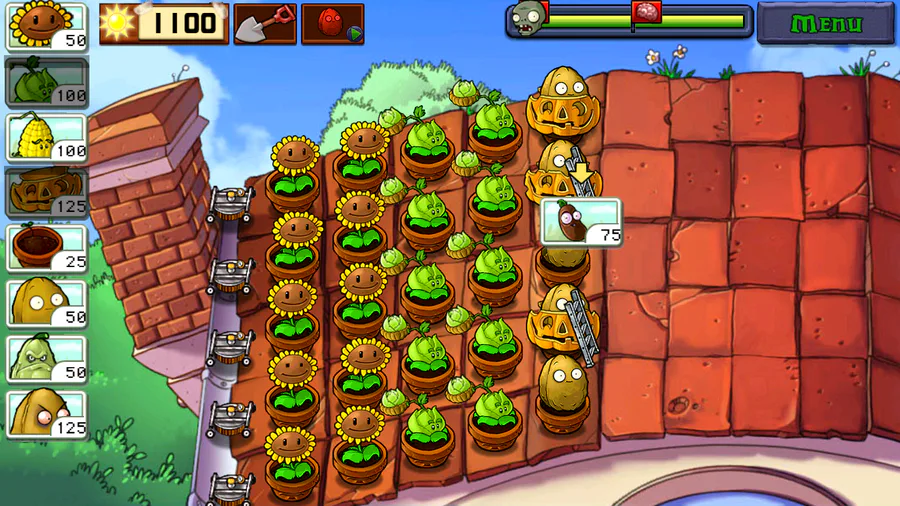900x506 pixels.
Task: Select the Sunflower seed packet
Action: click(x=47, y=26)
